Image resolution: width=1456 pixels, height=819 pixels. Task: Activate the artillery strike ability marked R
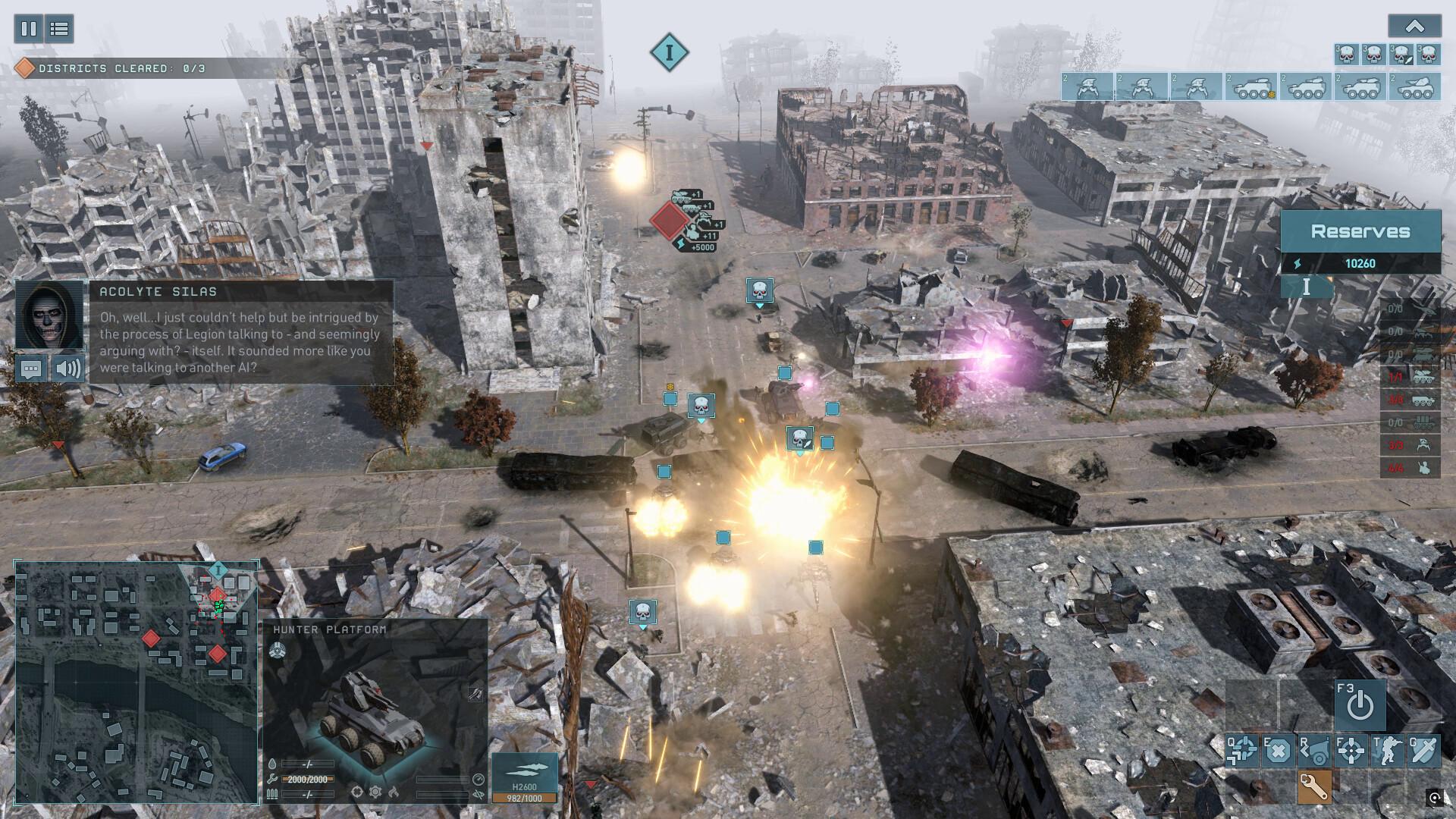tap(1315, 751)
